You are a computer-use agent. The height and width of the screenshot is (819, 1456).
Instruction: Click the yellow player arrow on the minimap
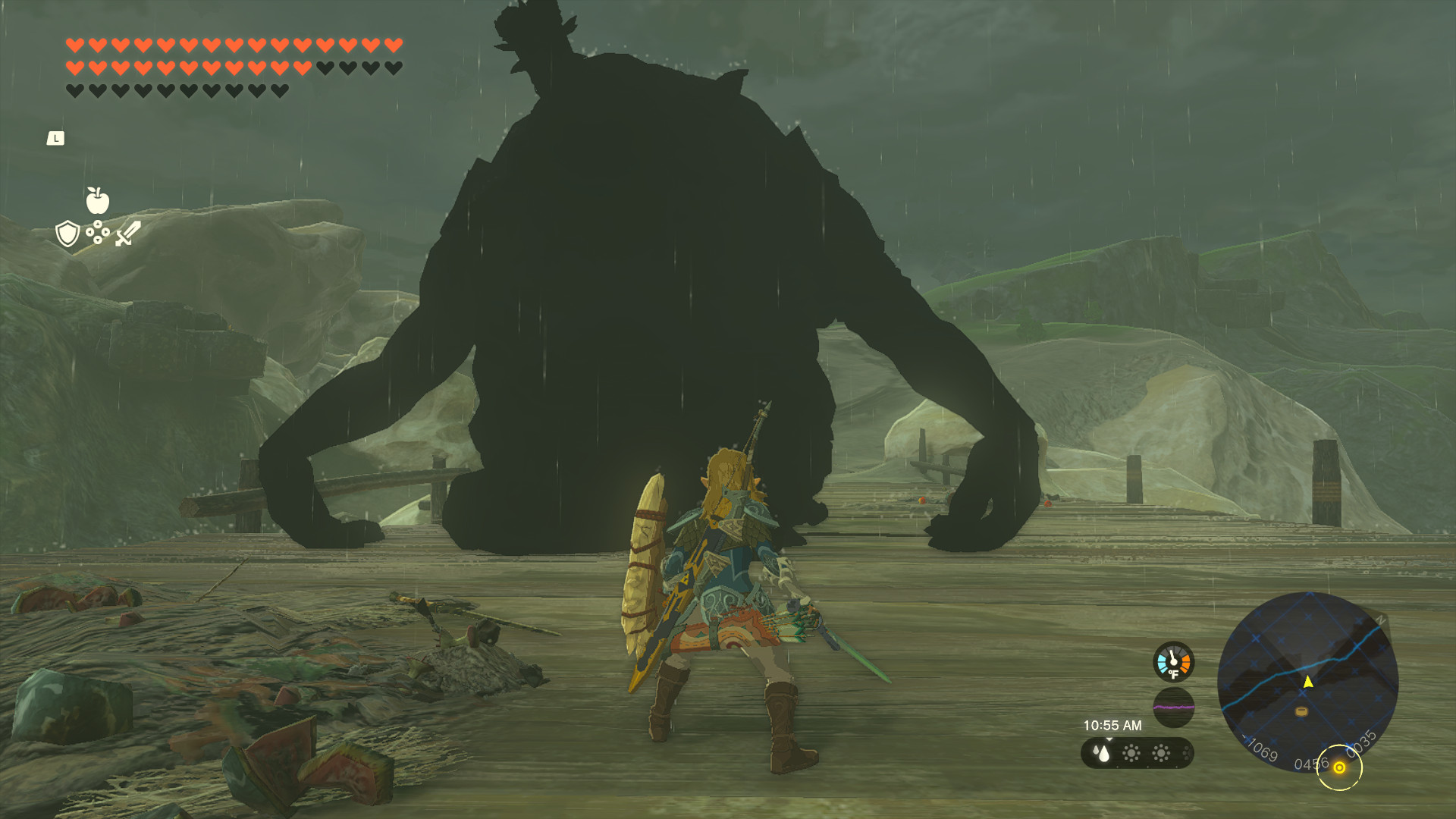point(1308,682)
